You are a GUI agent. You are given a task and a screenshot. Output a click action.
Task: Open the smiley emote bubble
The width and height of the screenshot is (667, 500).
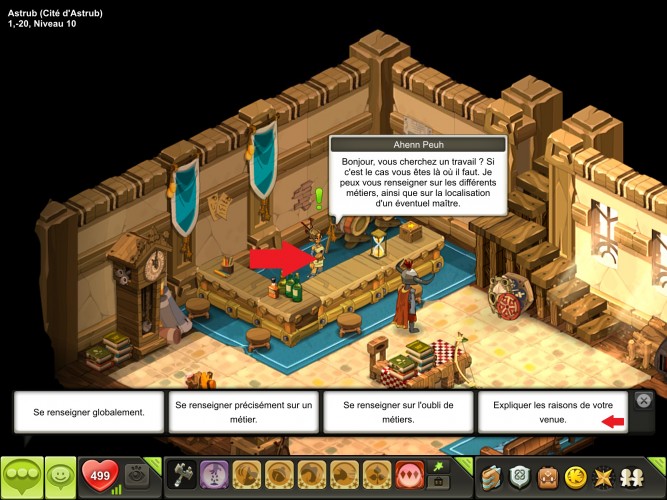pyautogui.click(x=61, y=476)
